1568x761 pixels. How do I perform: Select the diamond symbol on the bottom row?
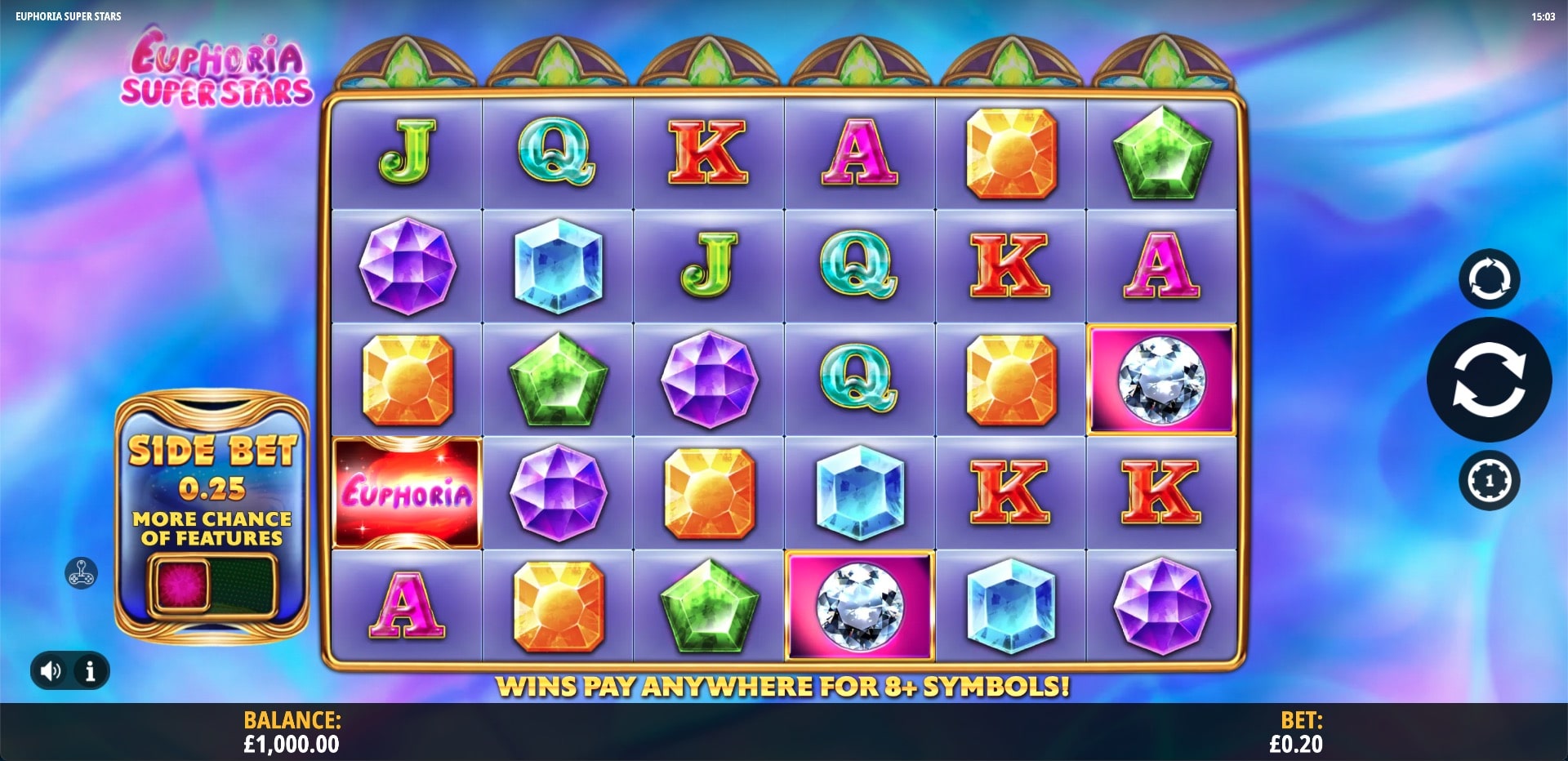coord(859,603)
